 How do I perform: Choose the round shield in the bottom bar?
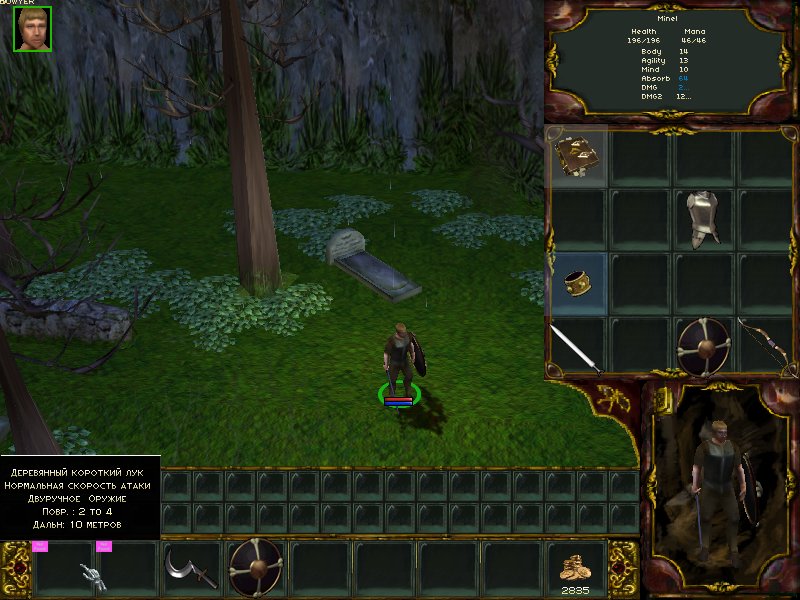point(256,568)
